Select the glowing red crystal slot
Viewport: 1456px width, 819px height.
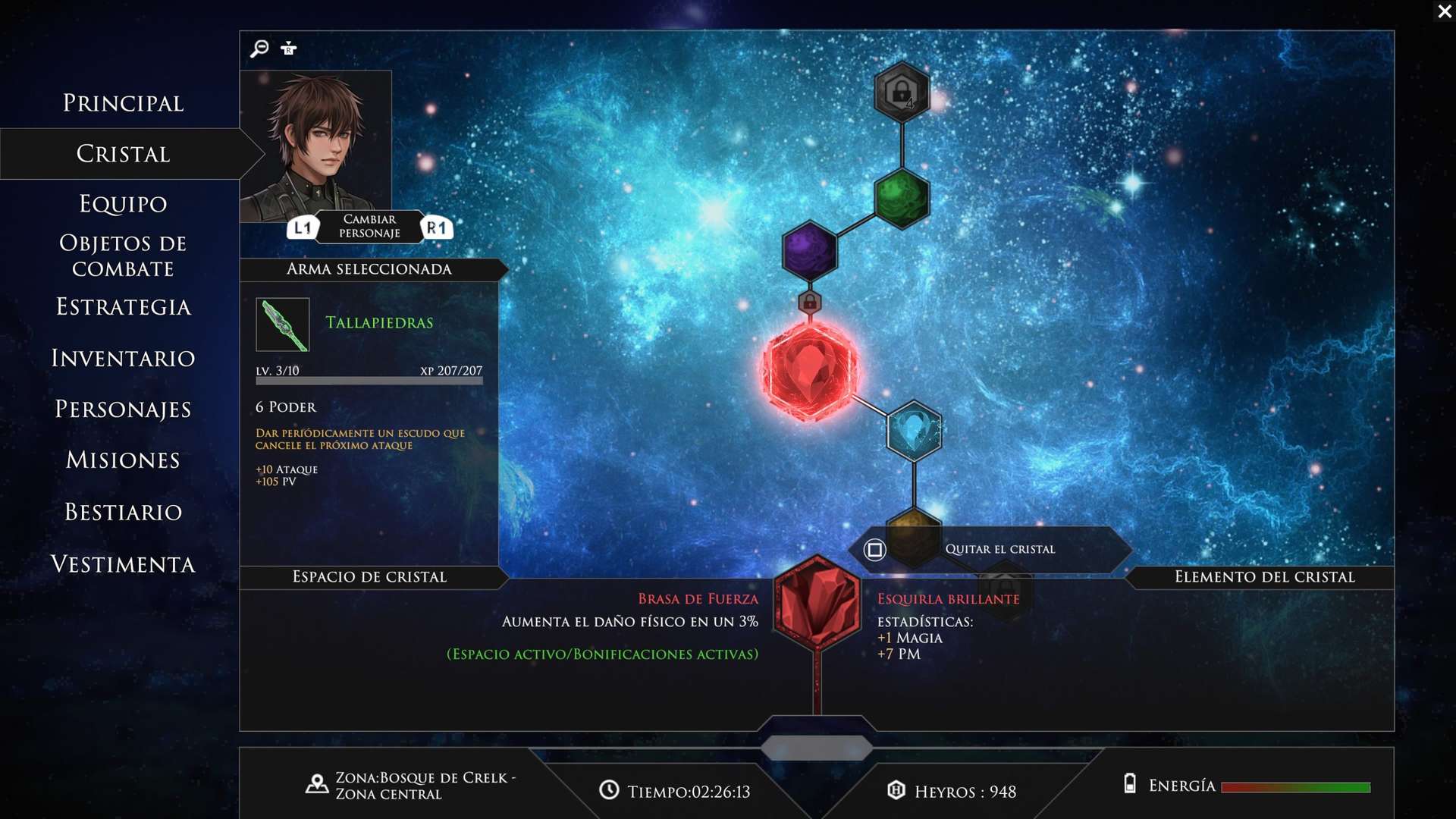(x=809, y=370)
